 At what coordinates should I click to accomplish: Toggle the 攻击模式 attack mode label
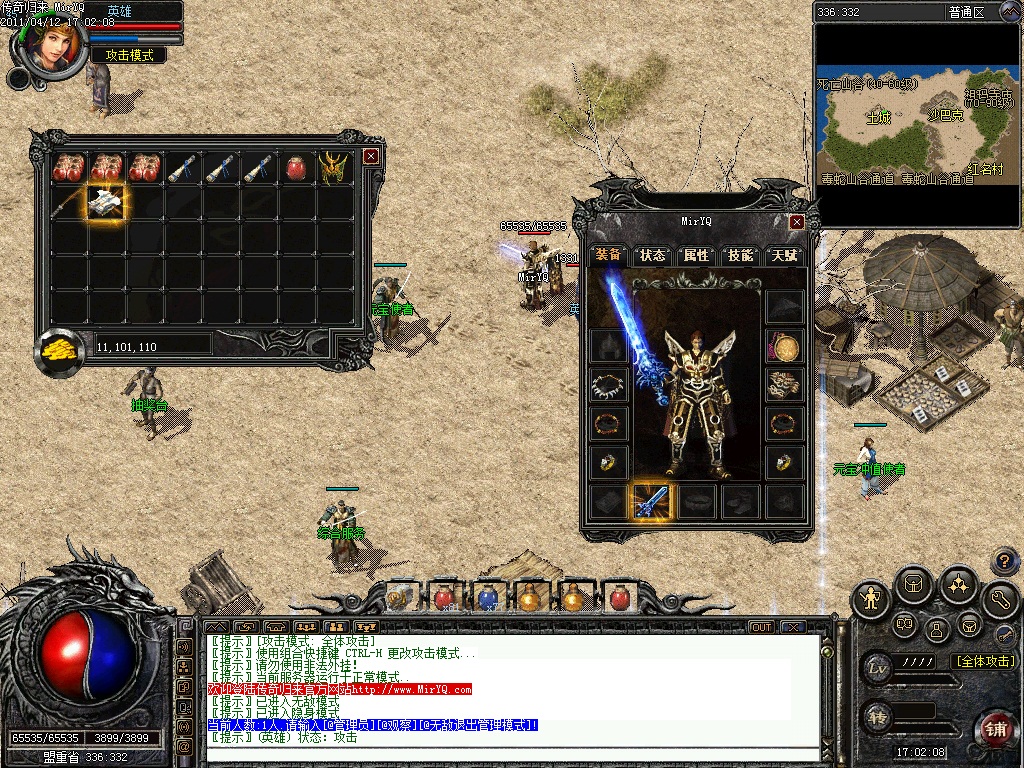pos(129,56)
